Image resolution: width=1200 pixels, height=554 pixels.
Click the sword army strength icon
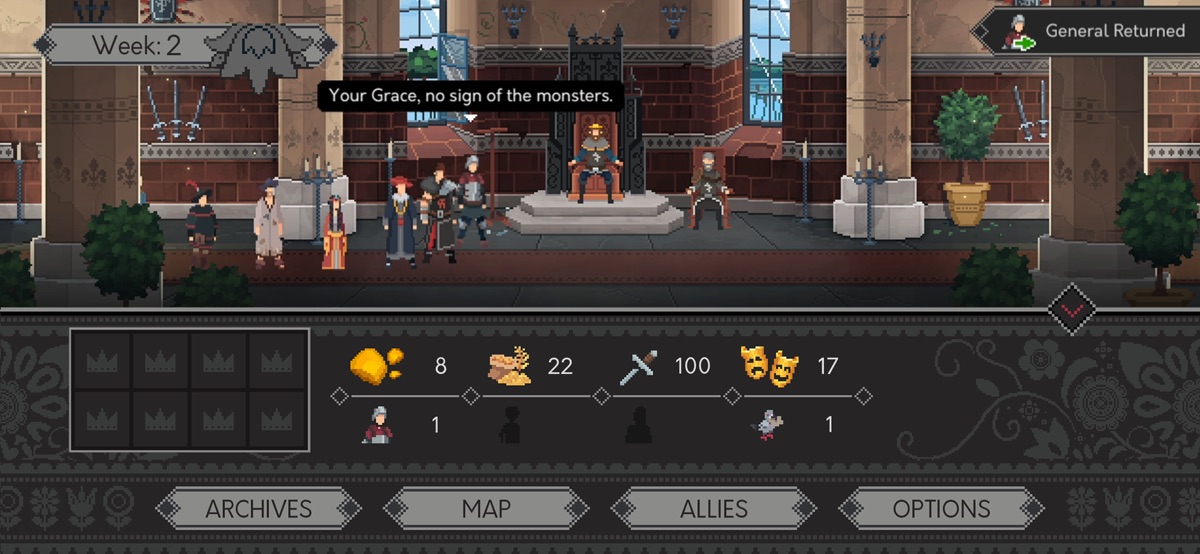(637, 367)
